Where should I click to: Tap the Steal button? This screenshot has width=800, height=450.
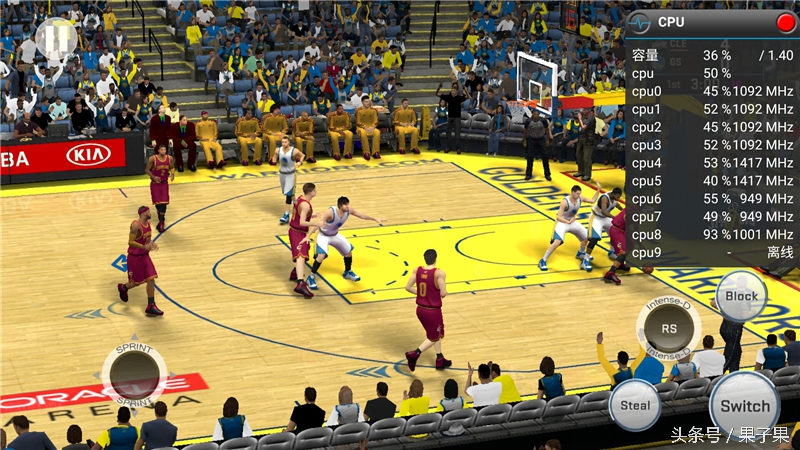coord(635,405)
